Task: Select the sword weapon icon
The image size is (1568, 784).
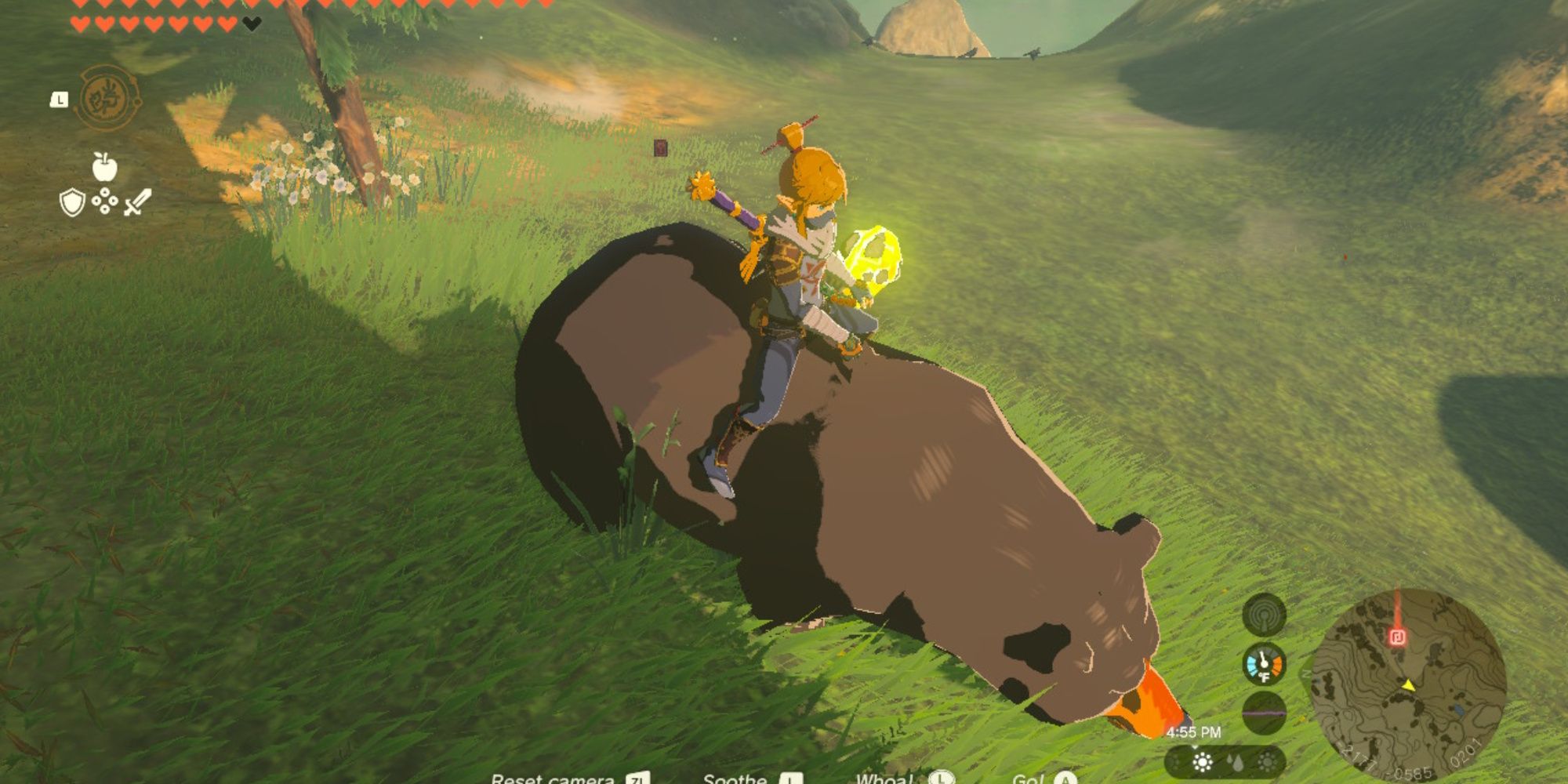Action: 136,202
